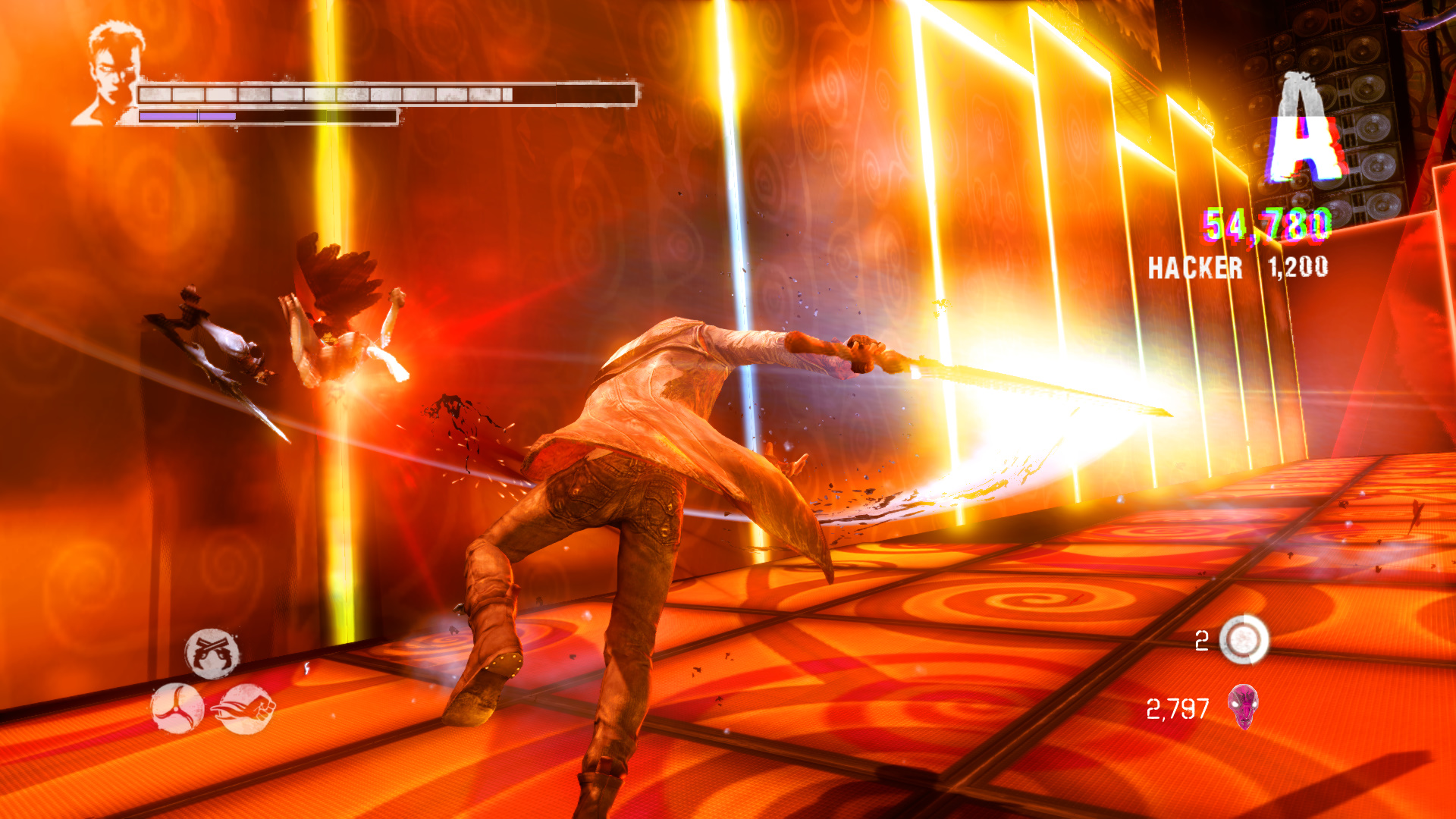Click the white circular orb item icon

tap(1244, 640)
